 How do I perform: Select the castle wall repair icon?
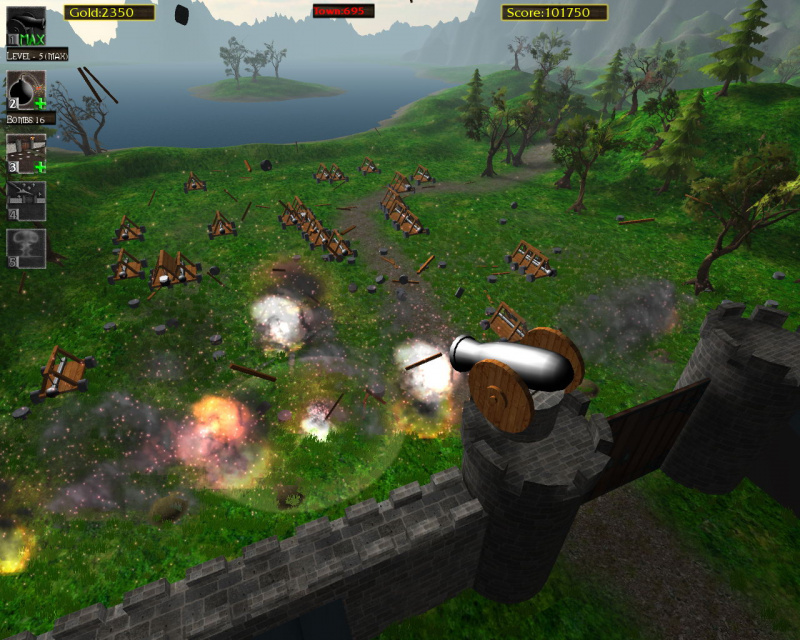24,151
